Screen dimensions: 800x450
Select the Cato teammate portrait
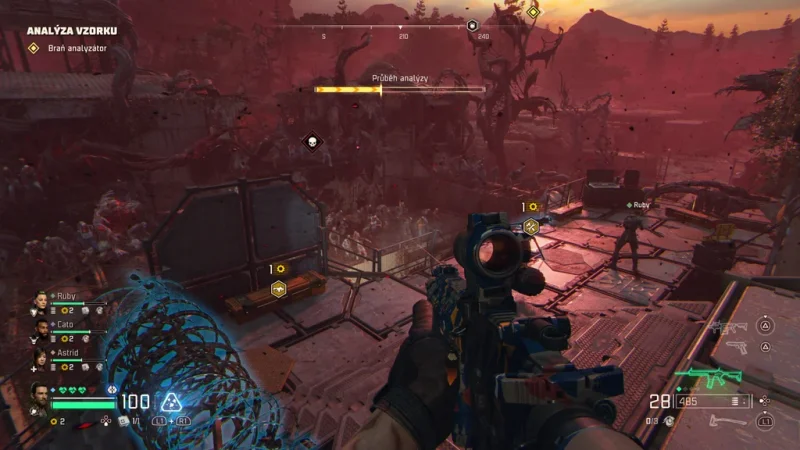(41, 328)
